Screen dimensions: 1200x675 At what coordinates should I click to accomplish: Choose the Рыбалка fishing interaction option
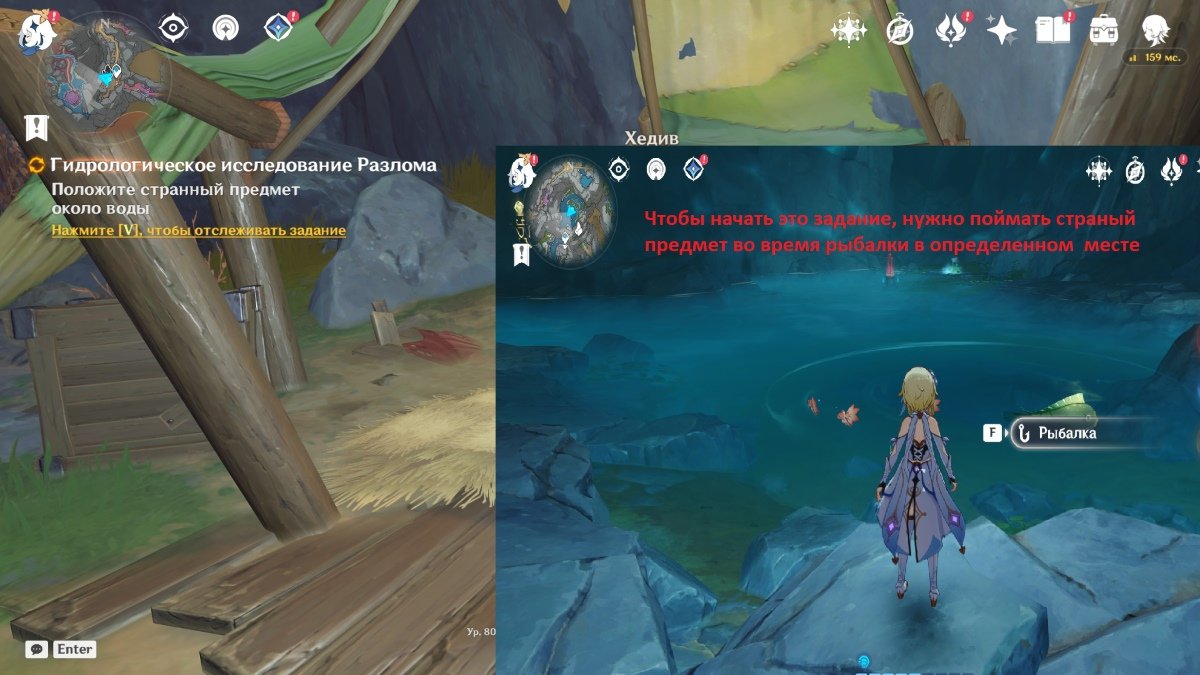[x=1066, y=433]
